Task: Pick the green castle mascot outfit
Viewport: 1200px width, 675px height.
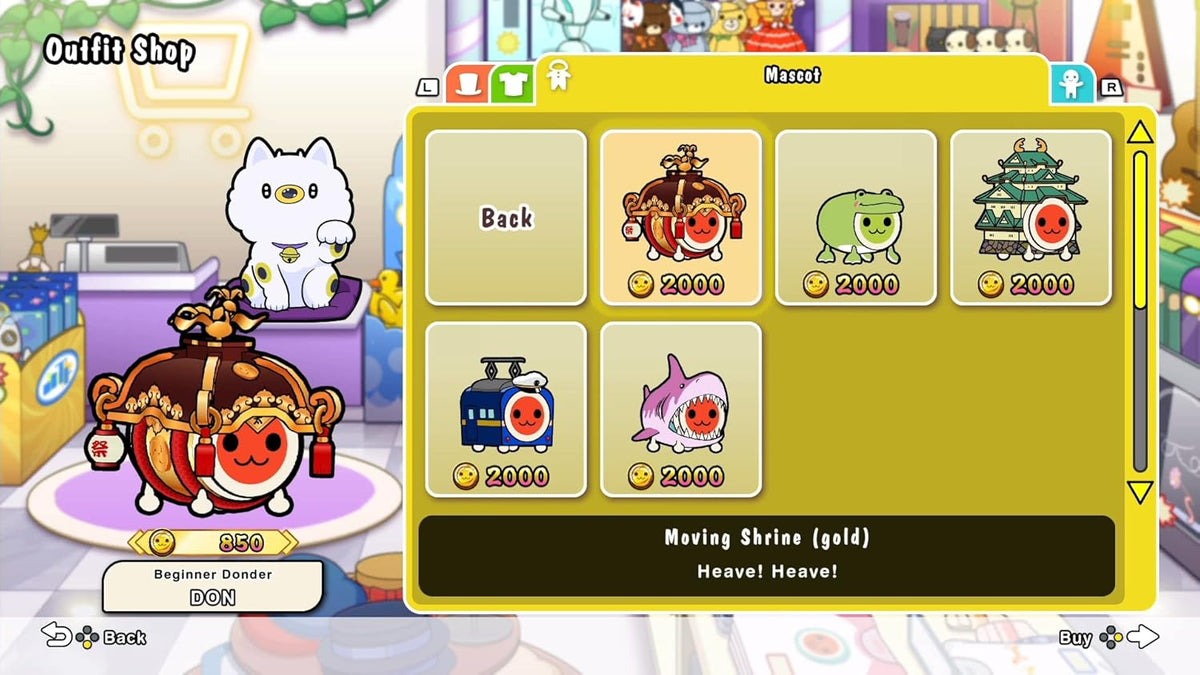Action: tap(1031, 218)
